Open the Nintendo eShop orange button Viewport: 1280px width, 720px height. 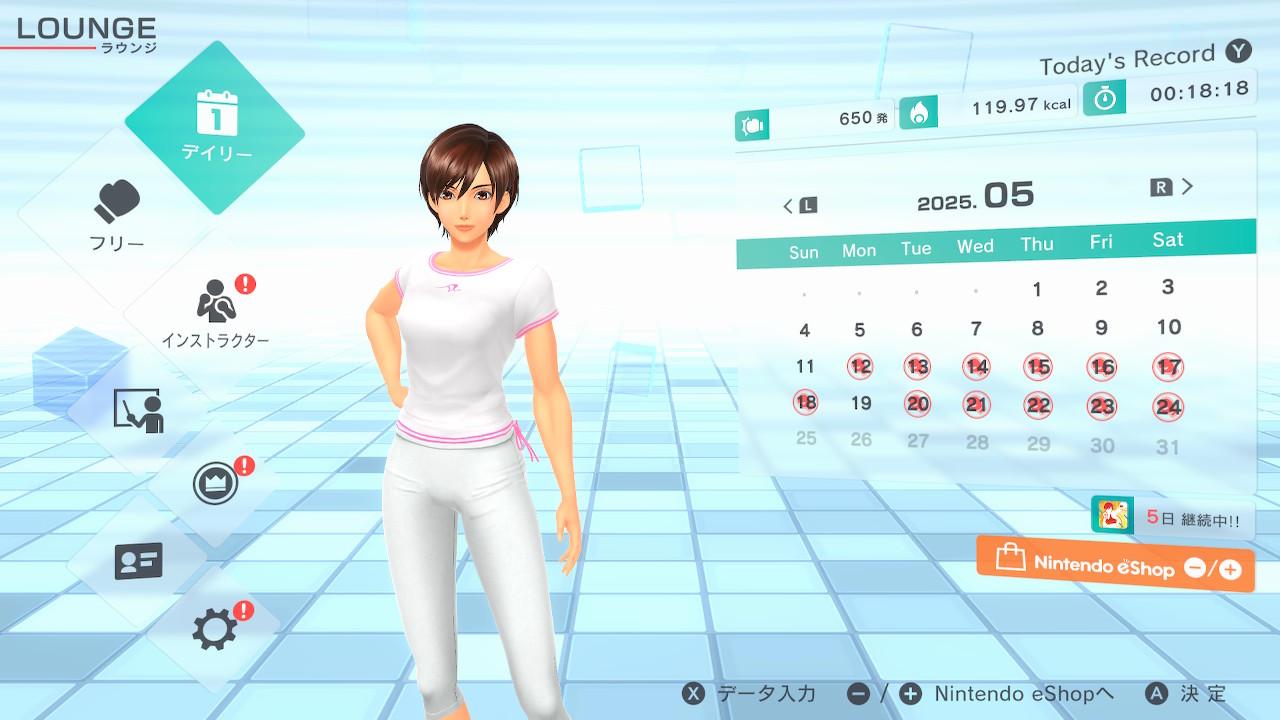click(x=1115, y=565)
